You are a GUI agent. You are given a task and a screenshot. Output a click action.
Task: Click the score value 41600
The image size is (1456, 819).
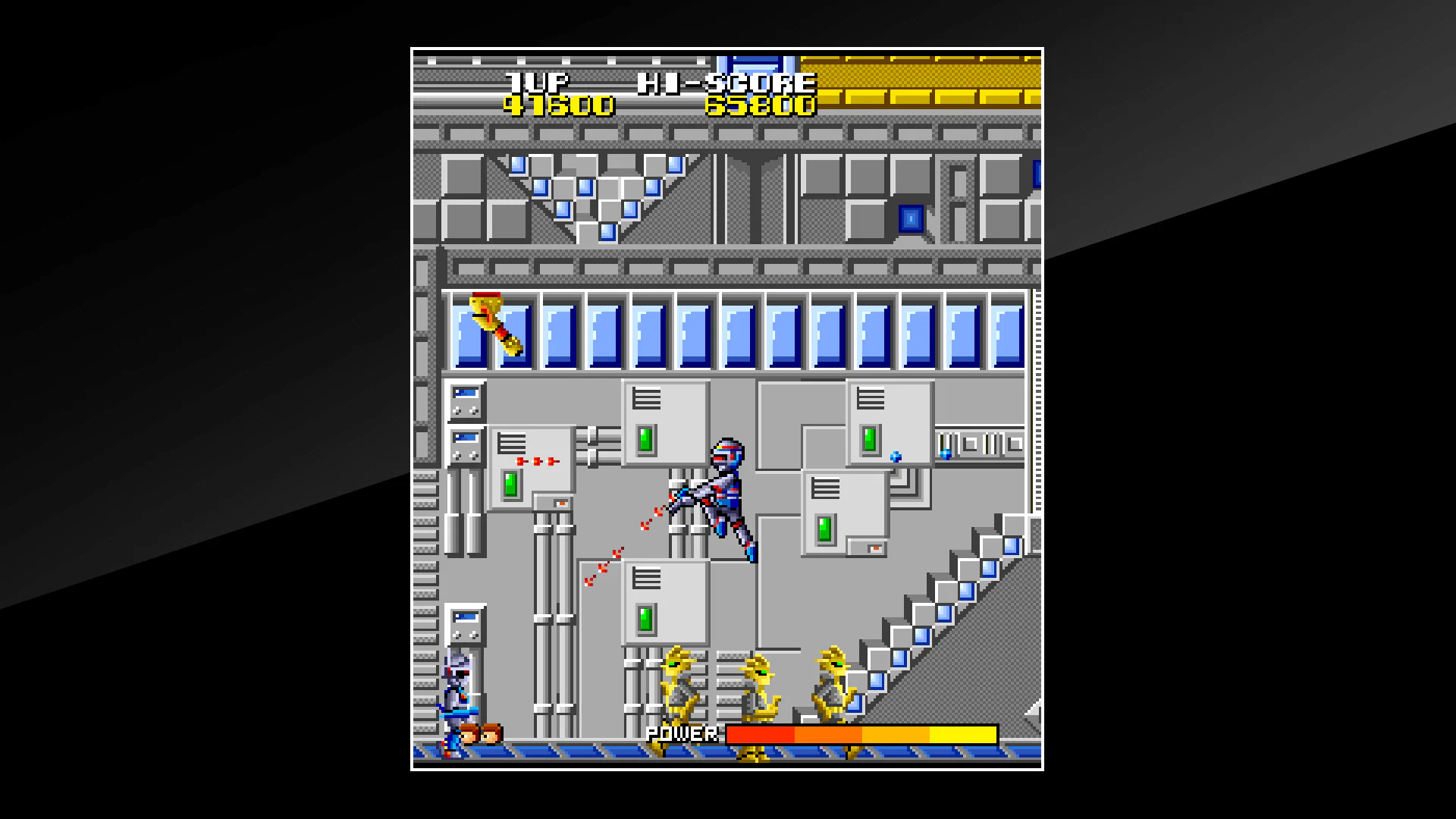pos(557,106)
